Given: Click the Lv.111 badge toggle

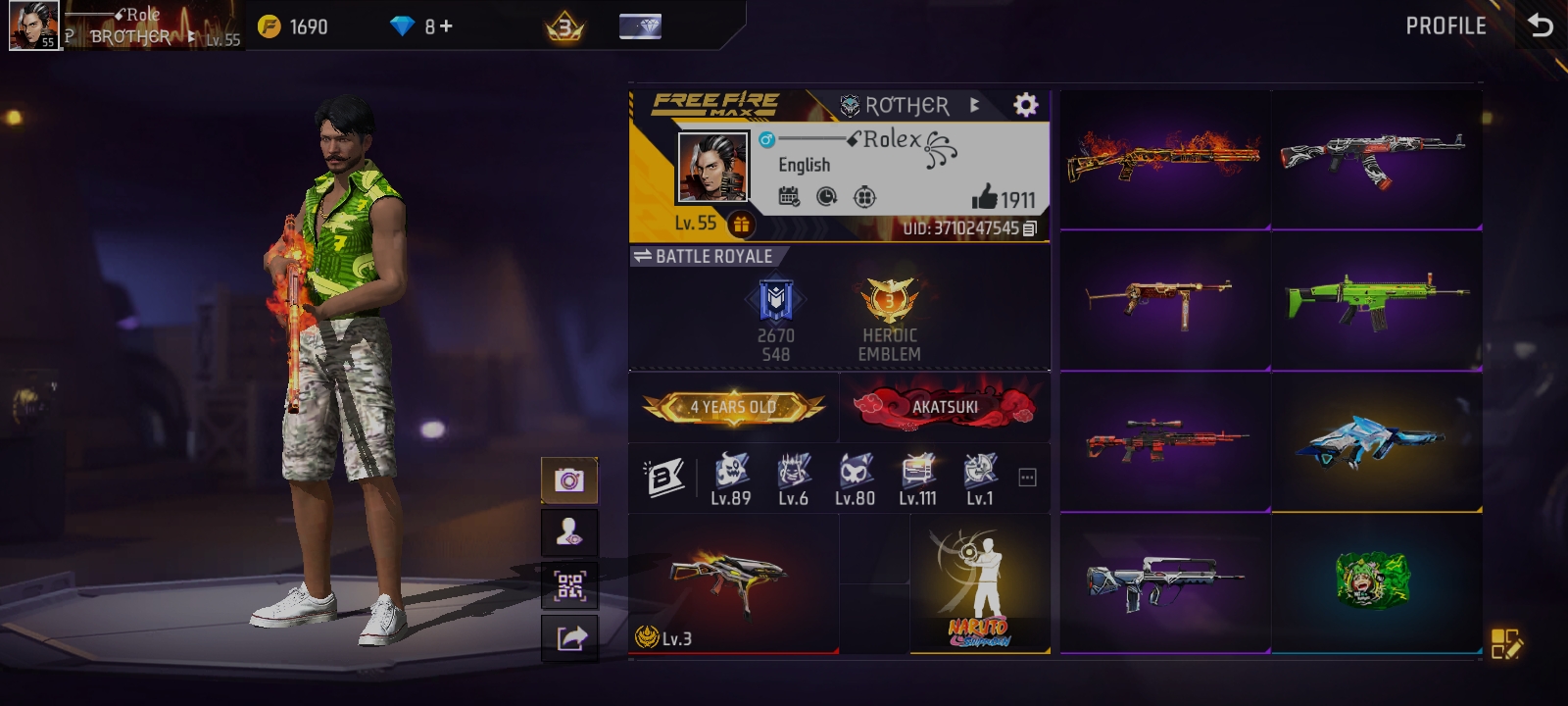Looking at the screenshot, I should (916, 478).
